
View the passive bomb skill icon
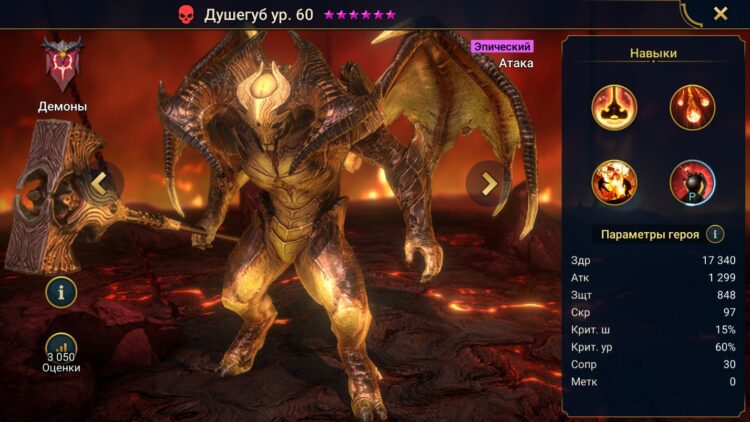coord(692,183)
